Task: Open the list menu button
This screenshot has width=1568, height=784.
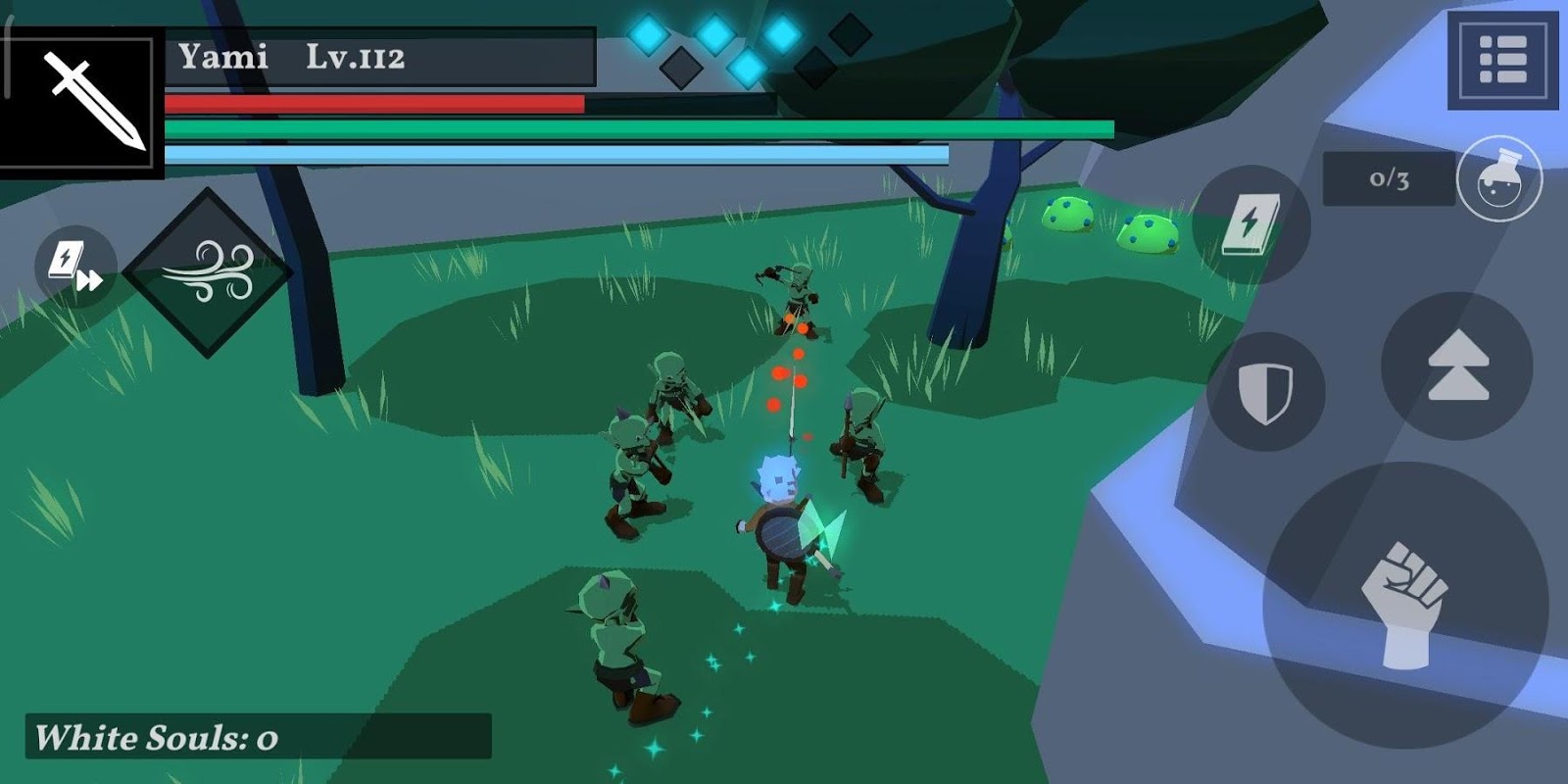Action: (x=1502, y=60)
